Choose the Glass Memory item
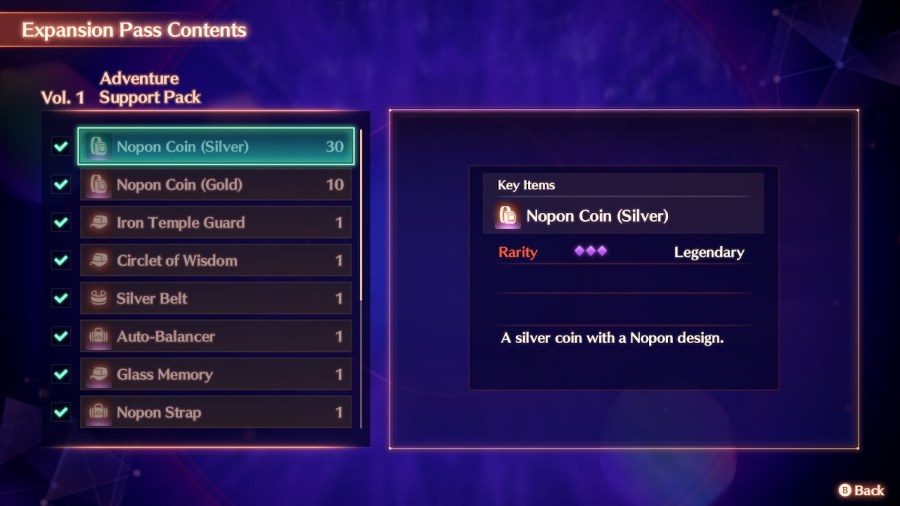The image size is (900, 506). [216, 375]
